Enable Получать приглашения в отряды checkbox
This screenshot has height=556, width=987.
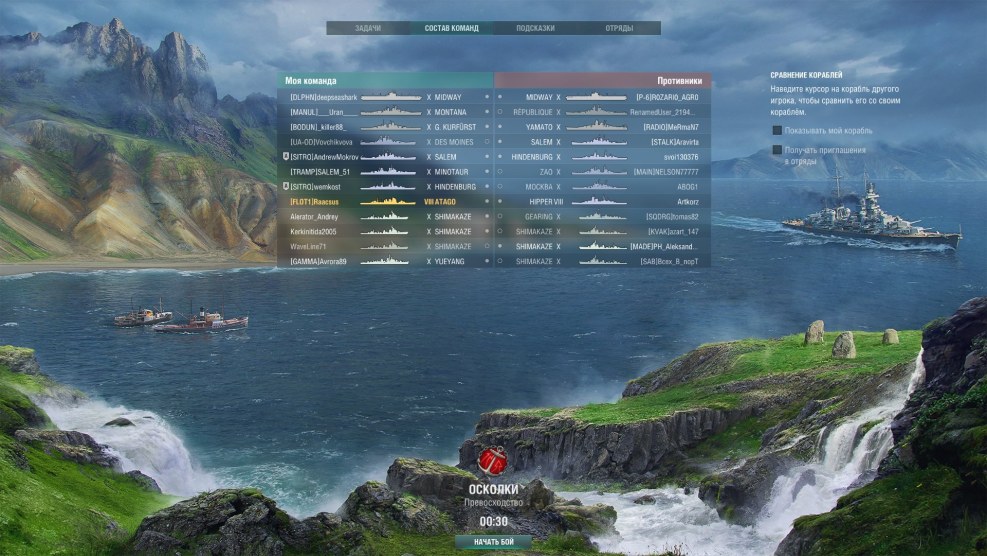tap(777, 150)
